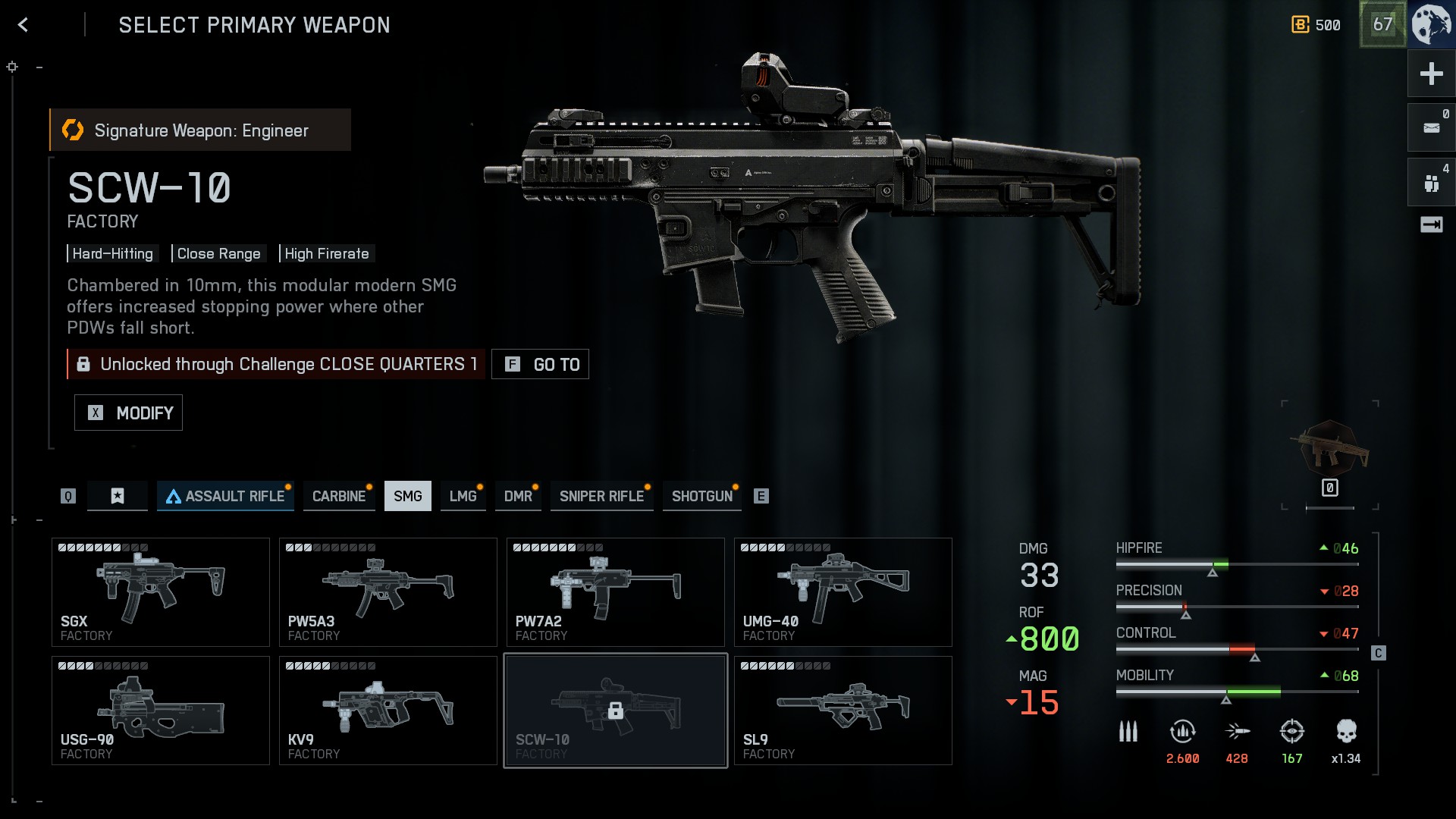
Task: Switch to the Carbine category
Action: click(x=339, y=496)
